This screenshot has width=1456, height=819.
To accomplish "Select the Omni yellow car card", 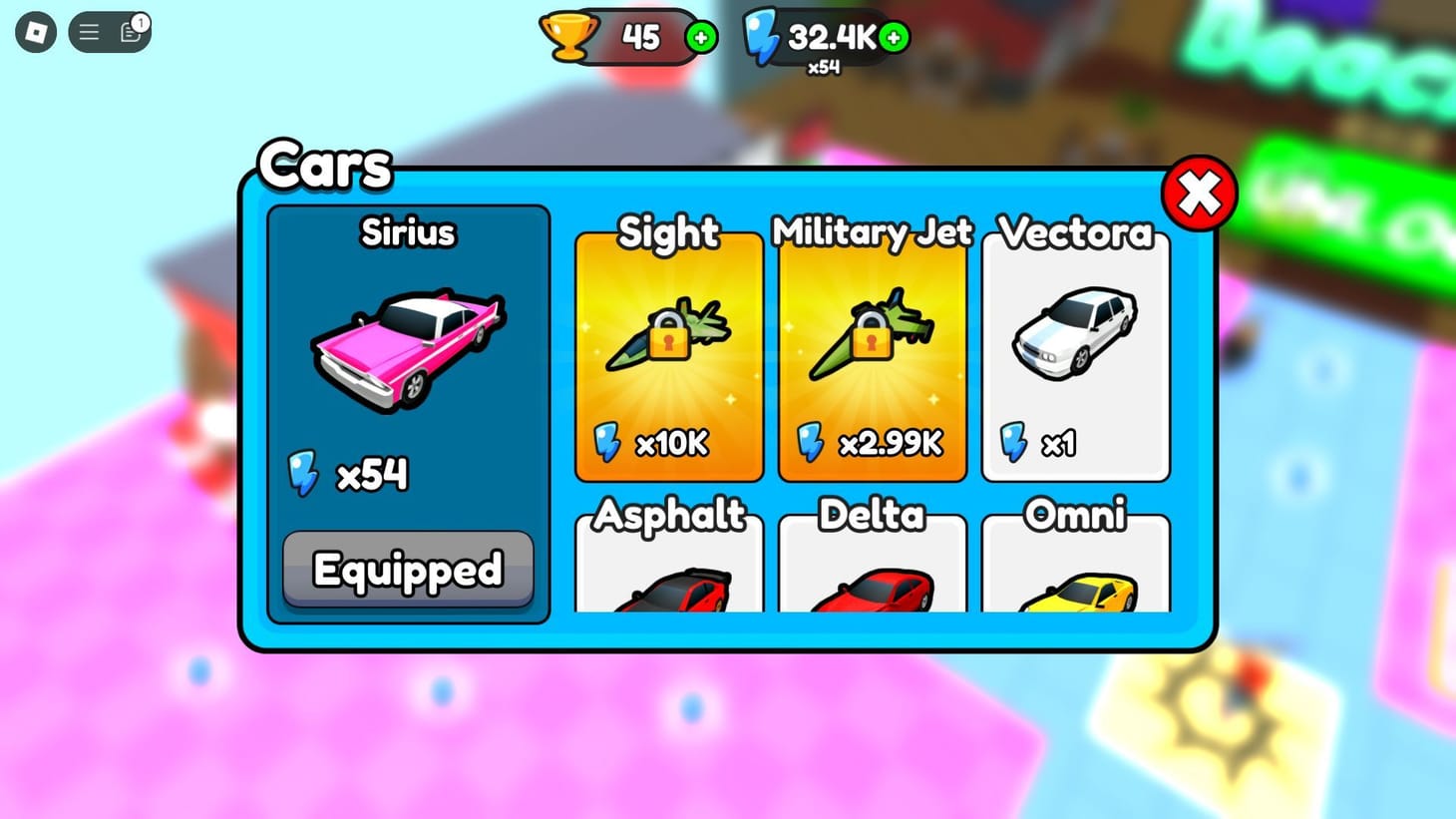I will (x=1075, y=579).
